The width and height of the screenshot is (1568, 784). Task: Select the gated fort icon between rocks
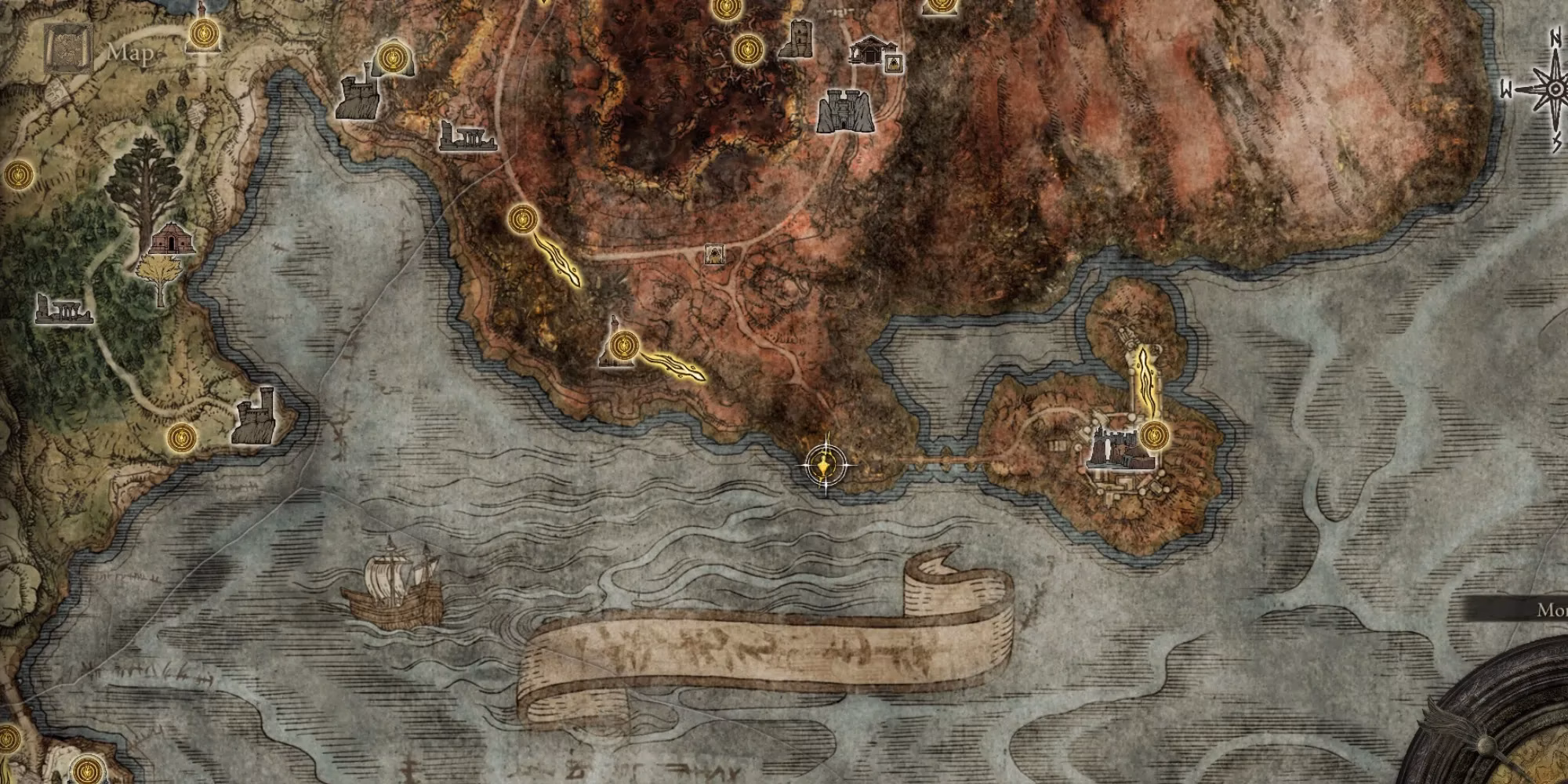point(844,111)
